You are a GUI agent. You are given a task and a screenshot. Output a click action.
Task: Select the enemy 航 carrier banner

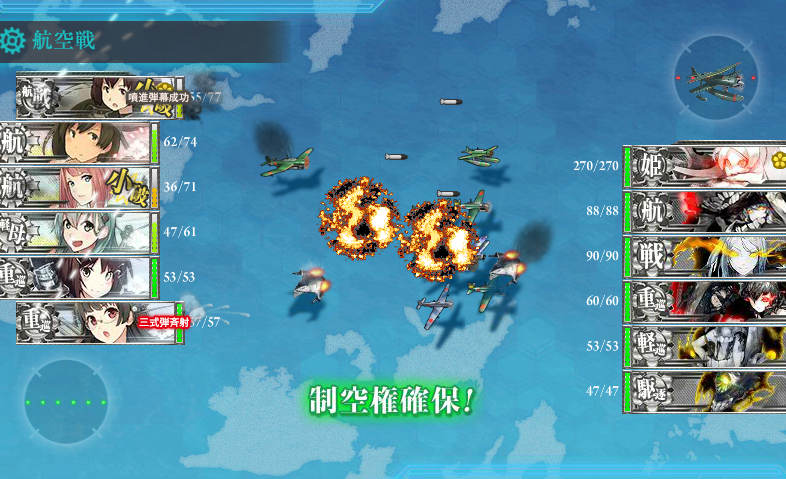coord(705,212)
